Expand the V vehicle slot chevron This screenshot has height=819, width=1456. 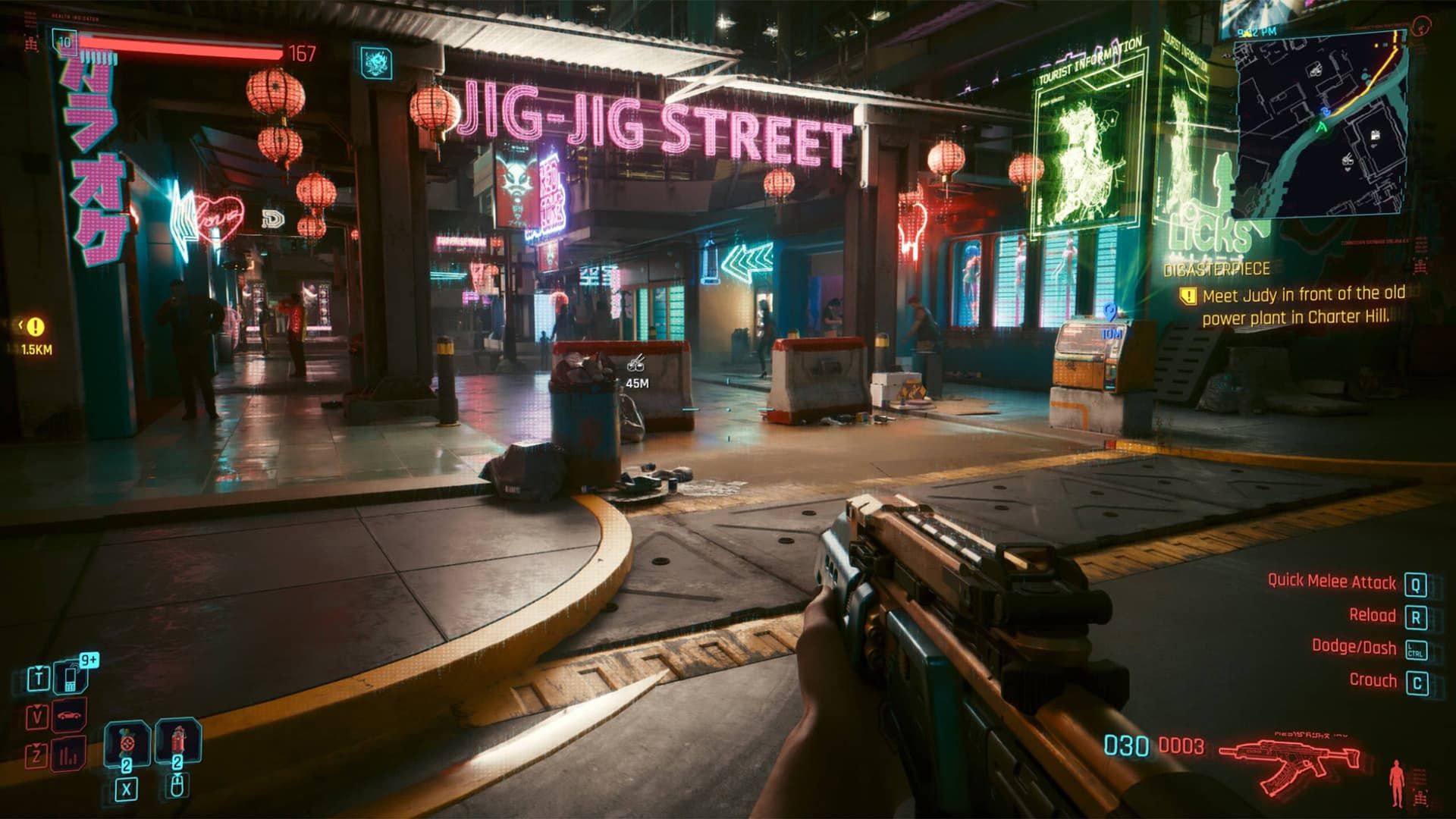tap(36, 707)
